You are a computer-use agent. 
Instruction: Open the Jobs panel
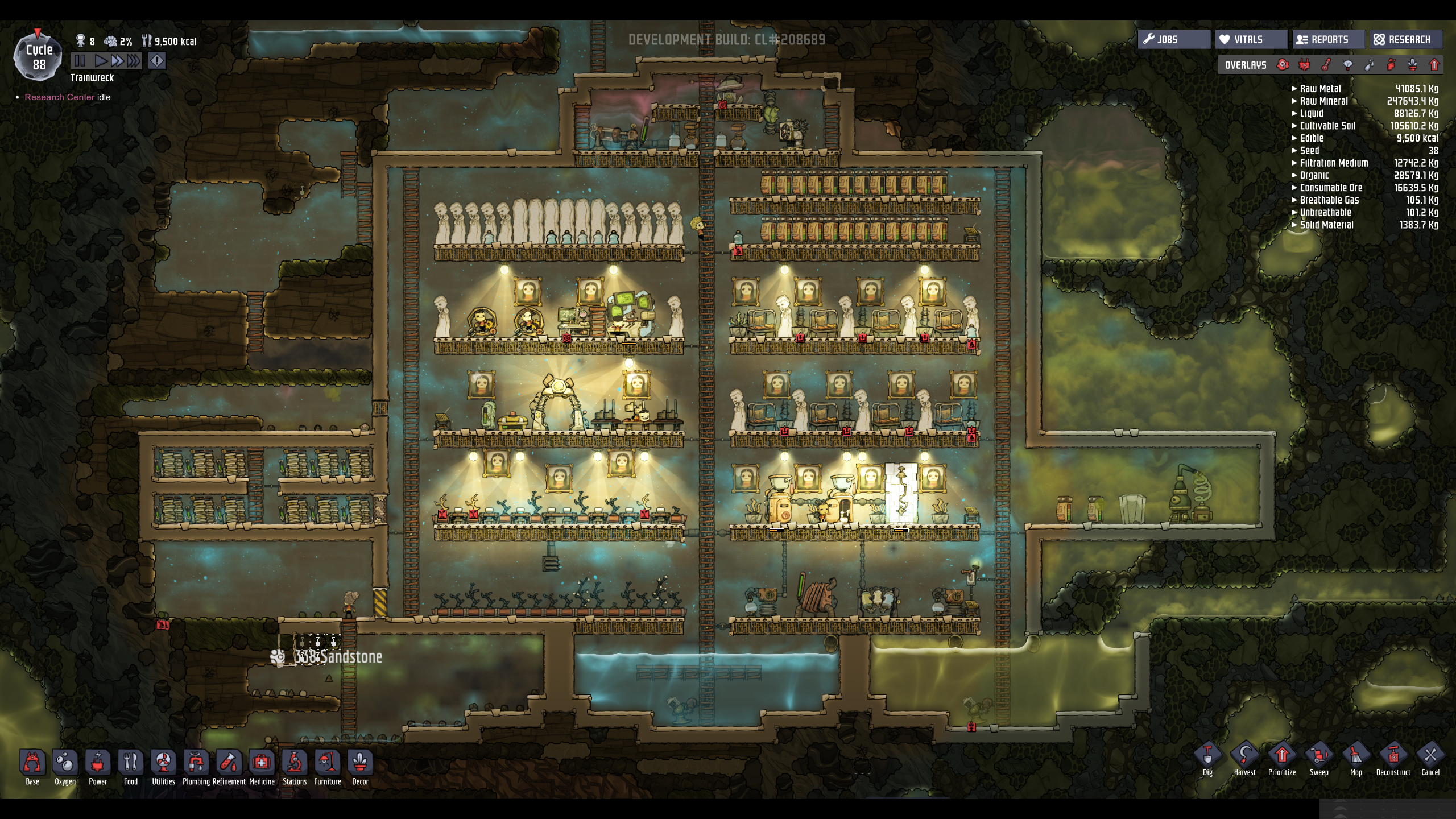point(1173,39)
